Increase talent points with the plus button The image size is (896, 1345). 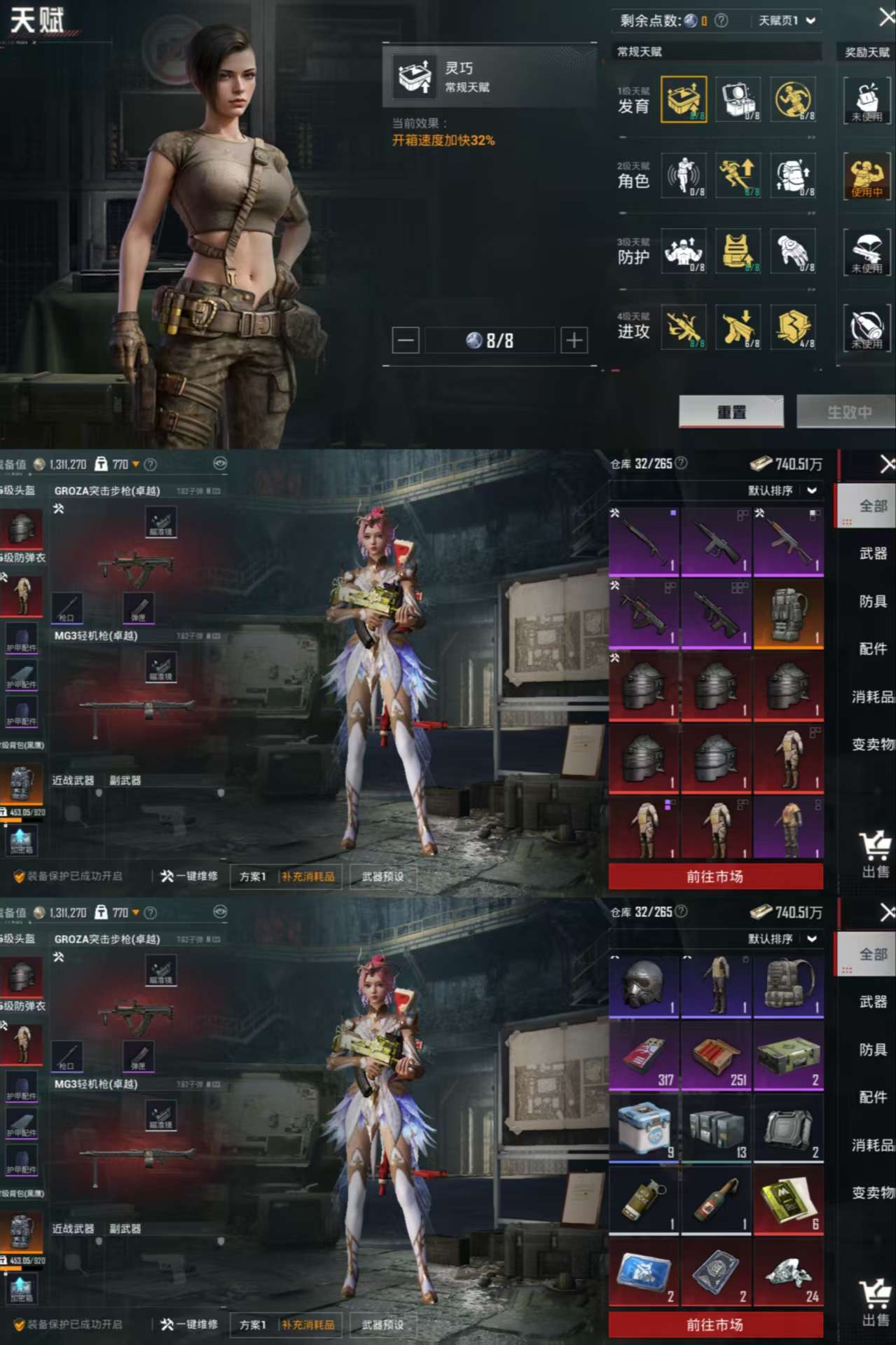click(x=574, y=340)
